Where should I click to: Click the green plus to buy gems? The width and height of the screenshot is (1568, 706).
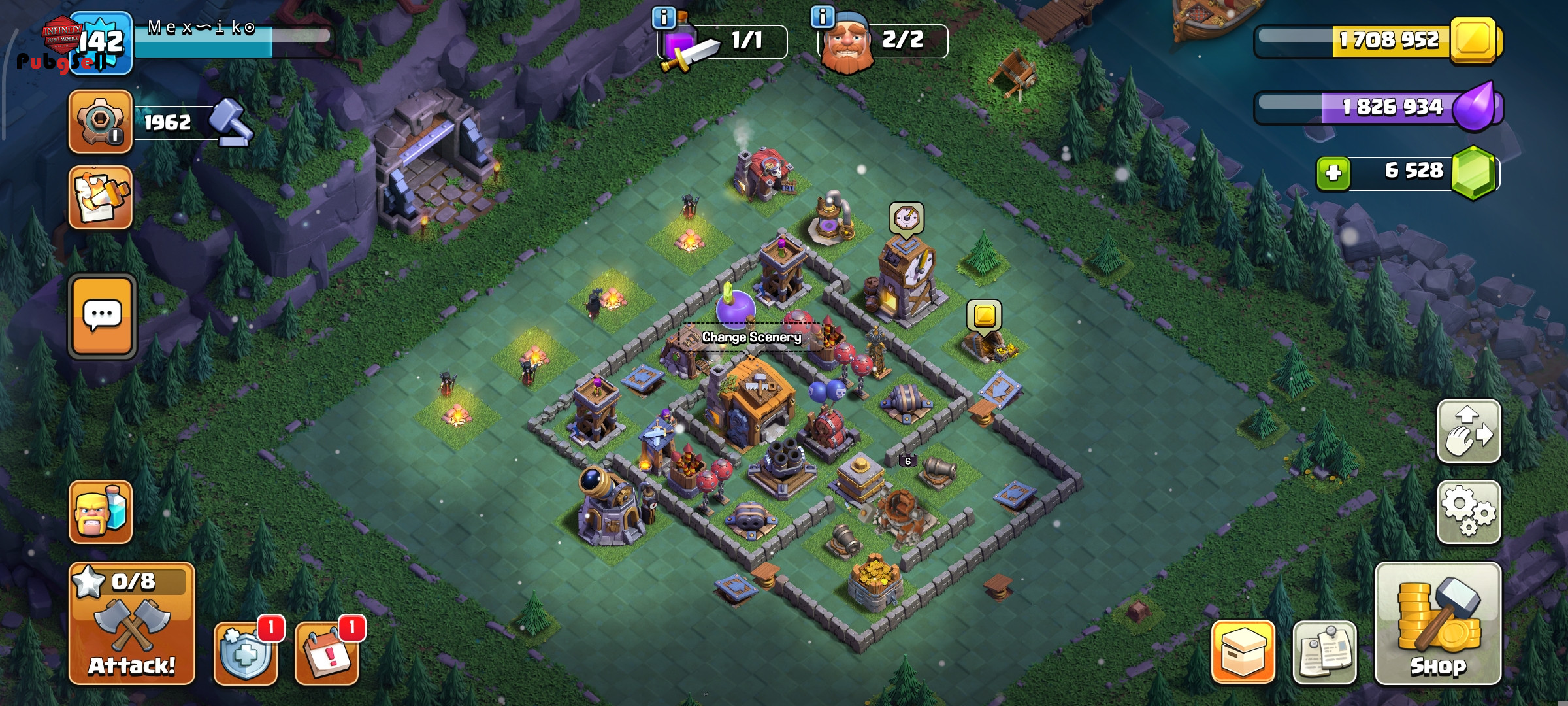[1333, 173]
